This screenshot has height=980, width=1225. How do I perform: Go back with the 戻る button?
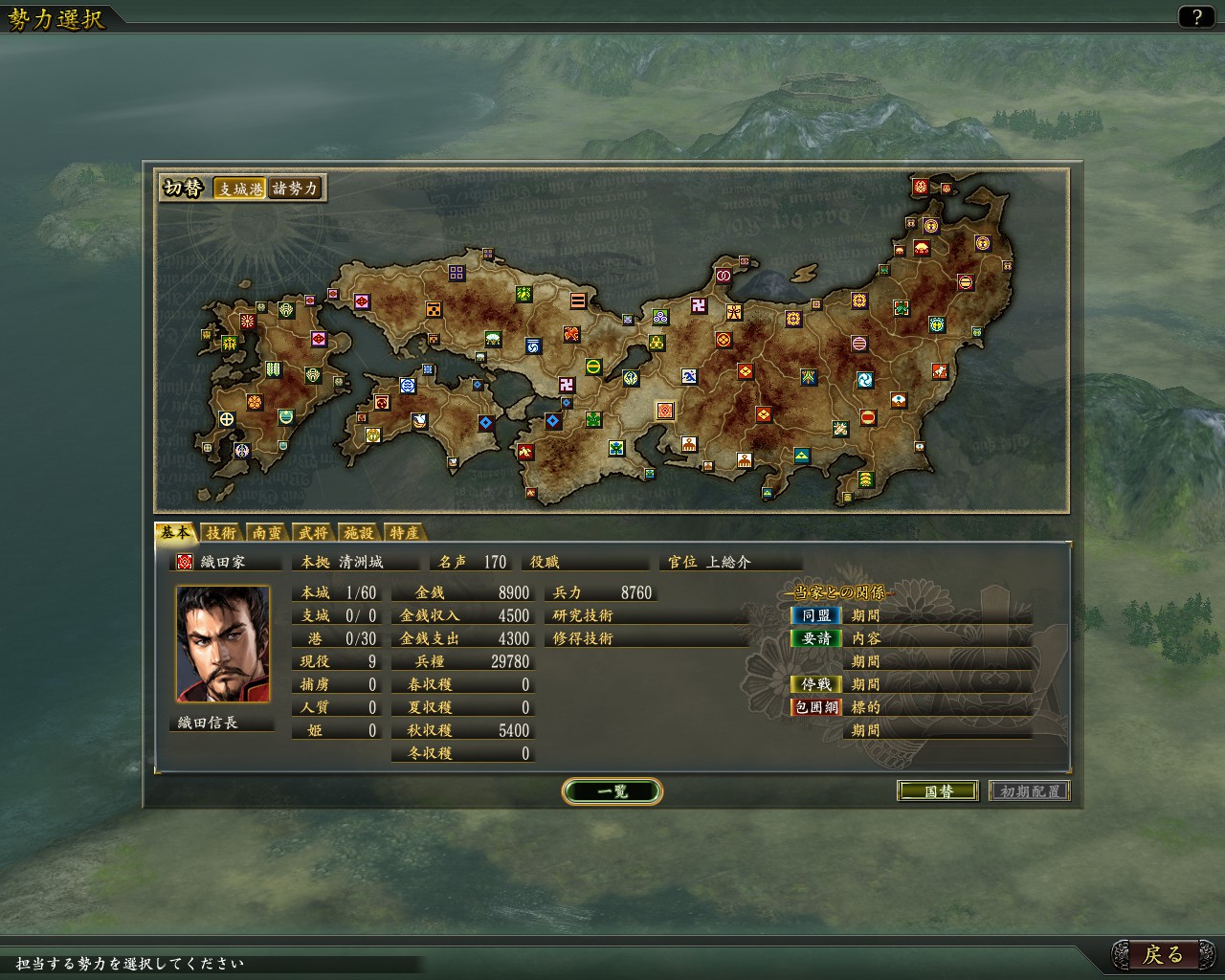coord(1163,954)
